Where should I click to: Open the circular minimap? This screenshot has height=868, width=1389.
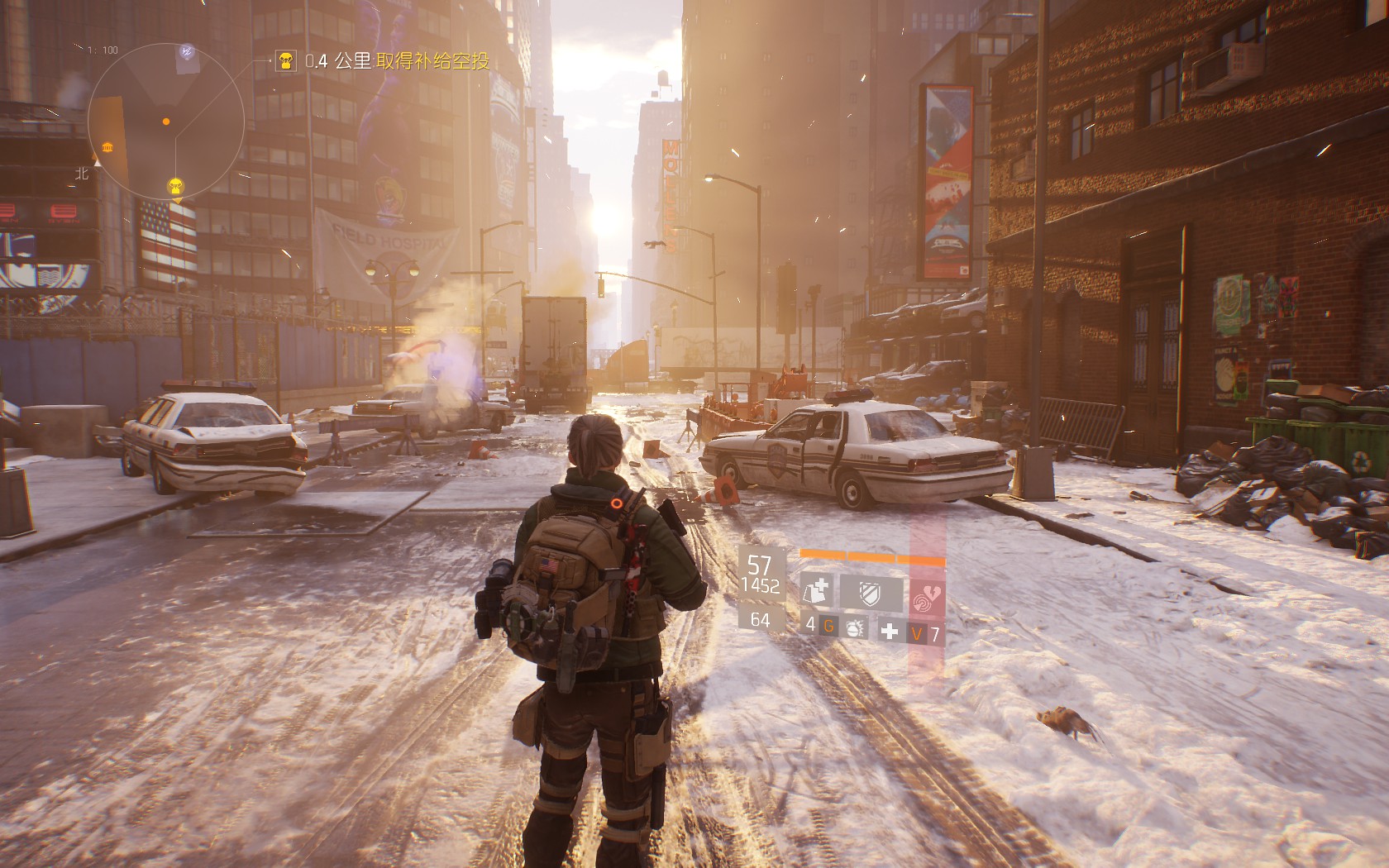[165, 122]
